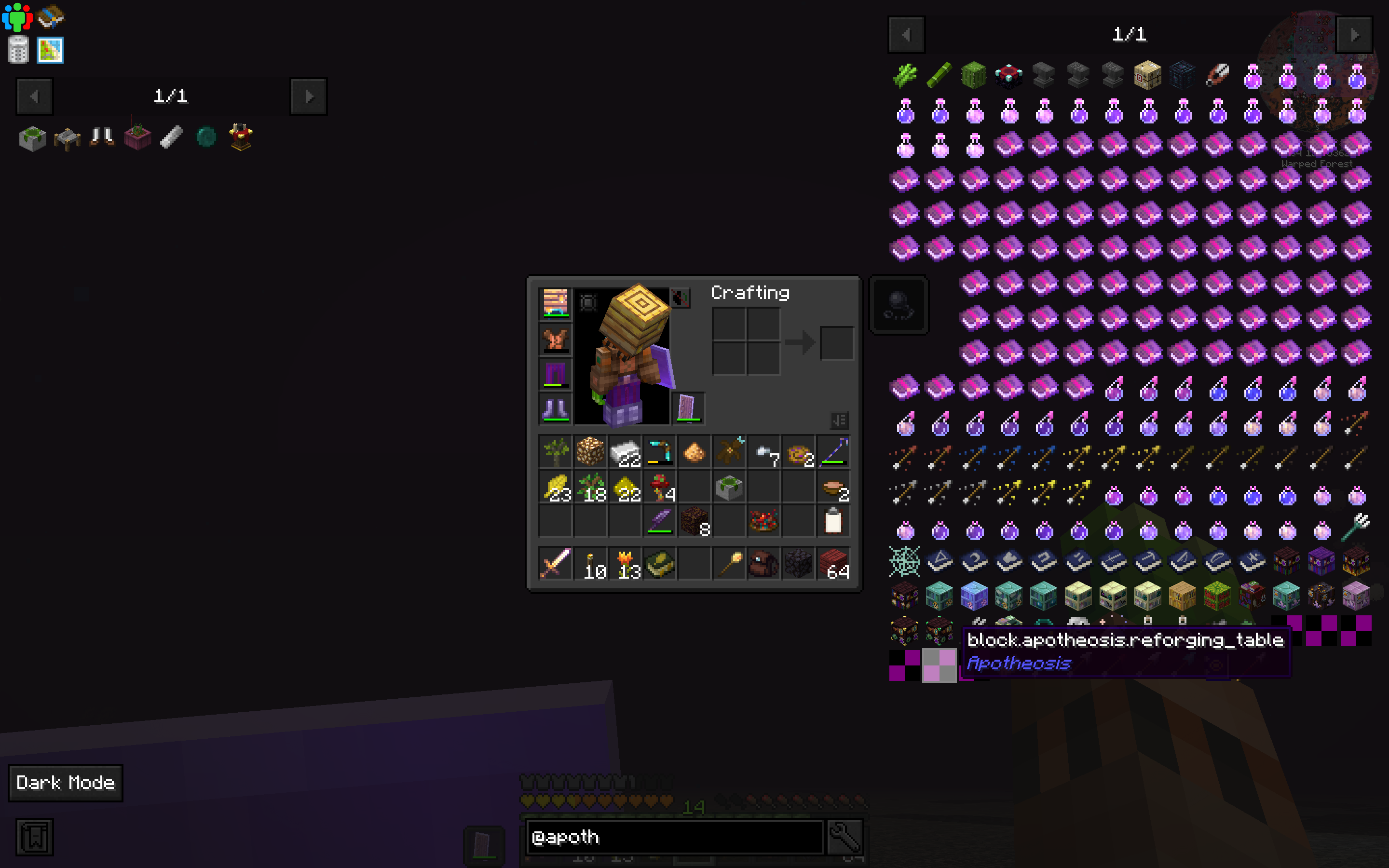Click the left arrow on the bookmarks page bar

click(x=34, y=96)
